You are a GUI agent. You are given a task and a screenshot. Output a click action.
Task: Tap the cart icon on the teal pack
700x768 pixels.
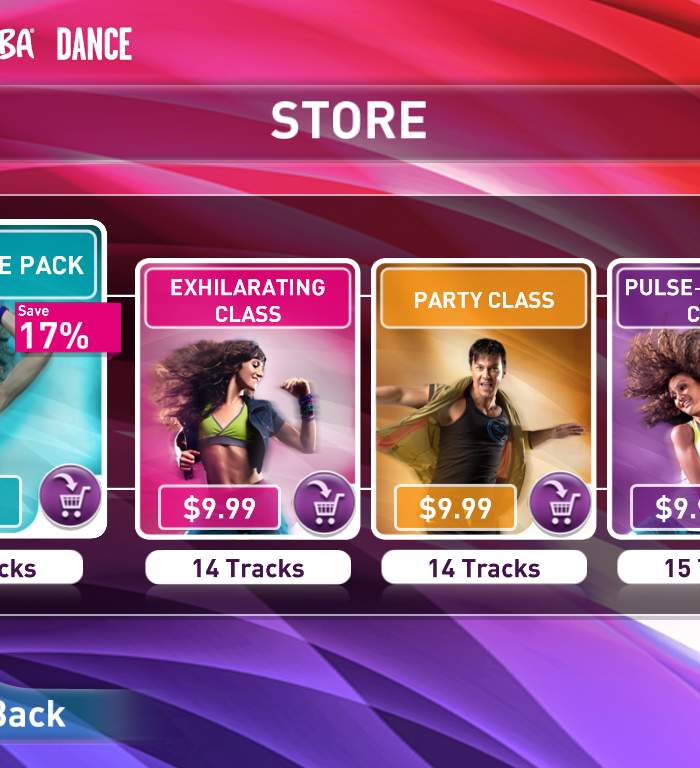70,497
